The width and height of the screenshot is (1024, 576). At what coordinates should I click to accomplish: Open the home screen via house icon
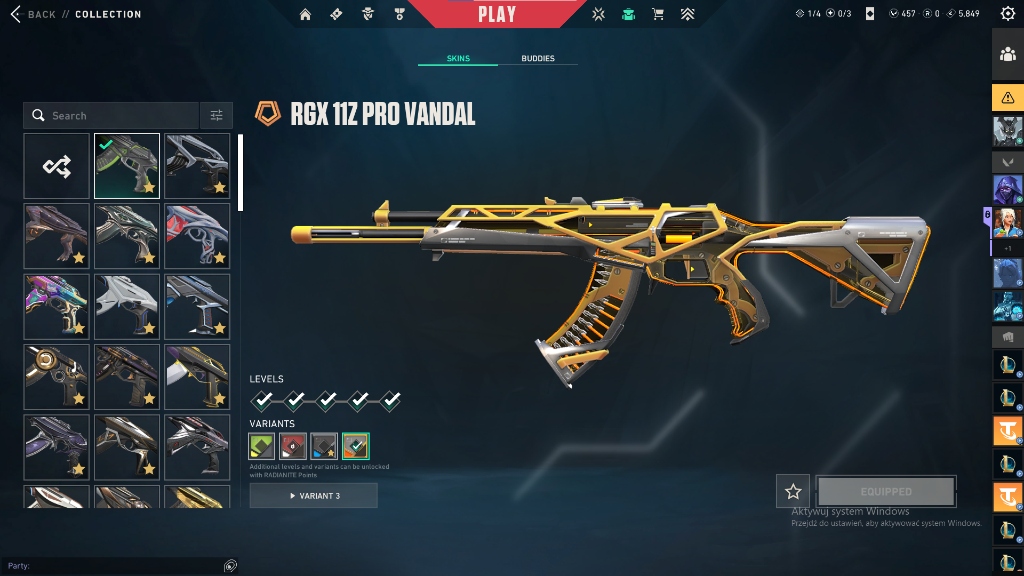tap(305, 14)
